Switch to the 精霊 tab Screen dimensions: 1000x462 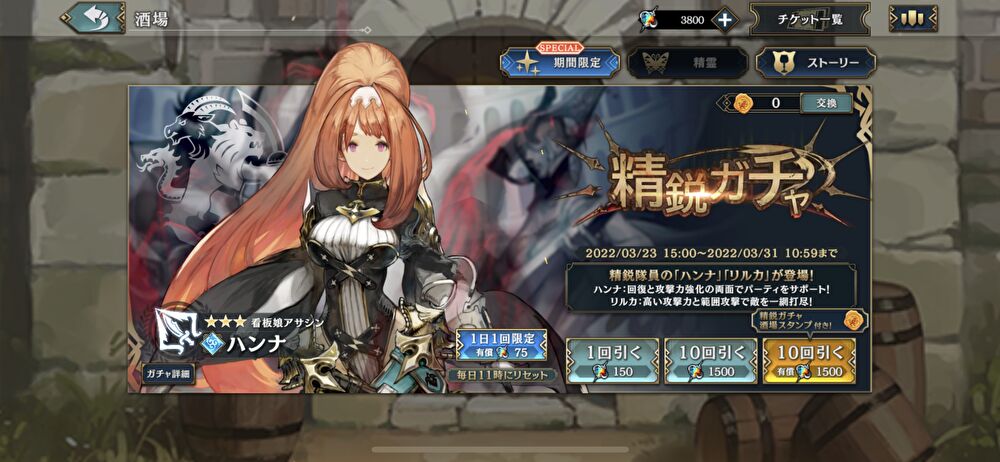(x=686, y=63)
